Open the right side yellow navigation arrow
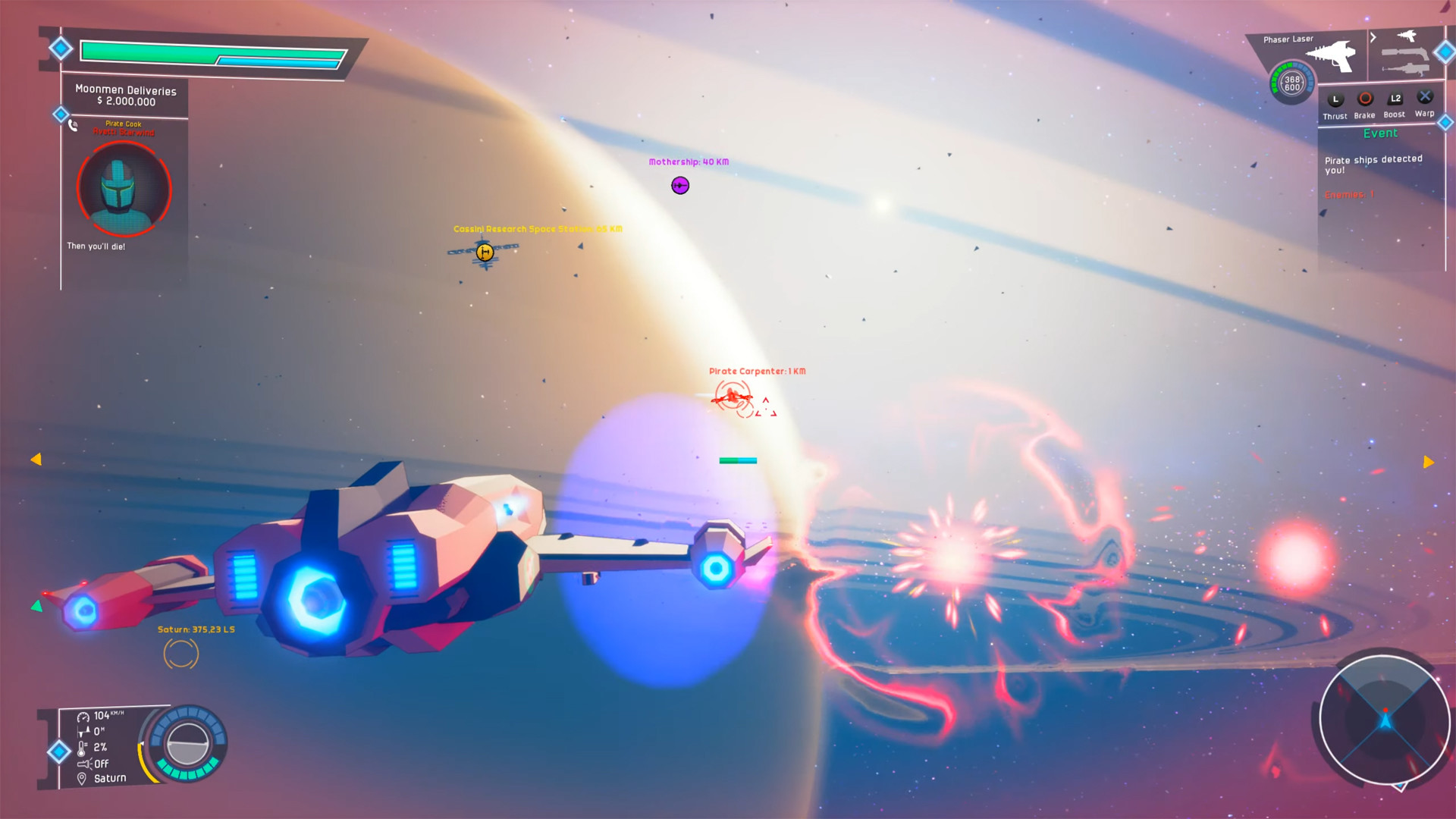 1429,462
